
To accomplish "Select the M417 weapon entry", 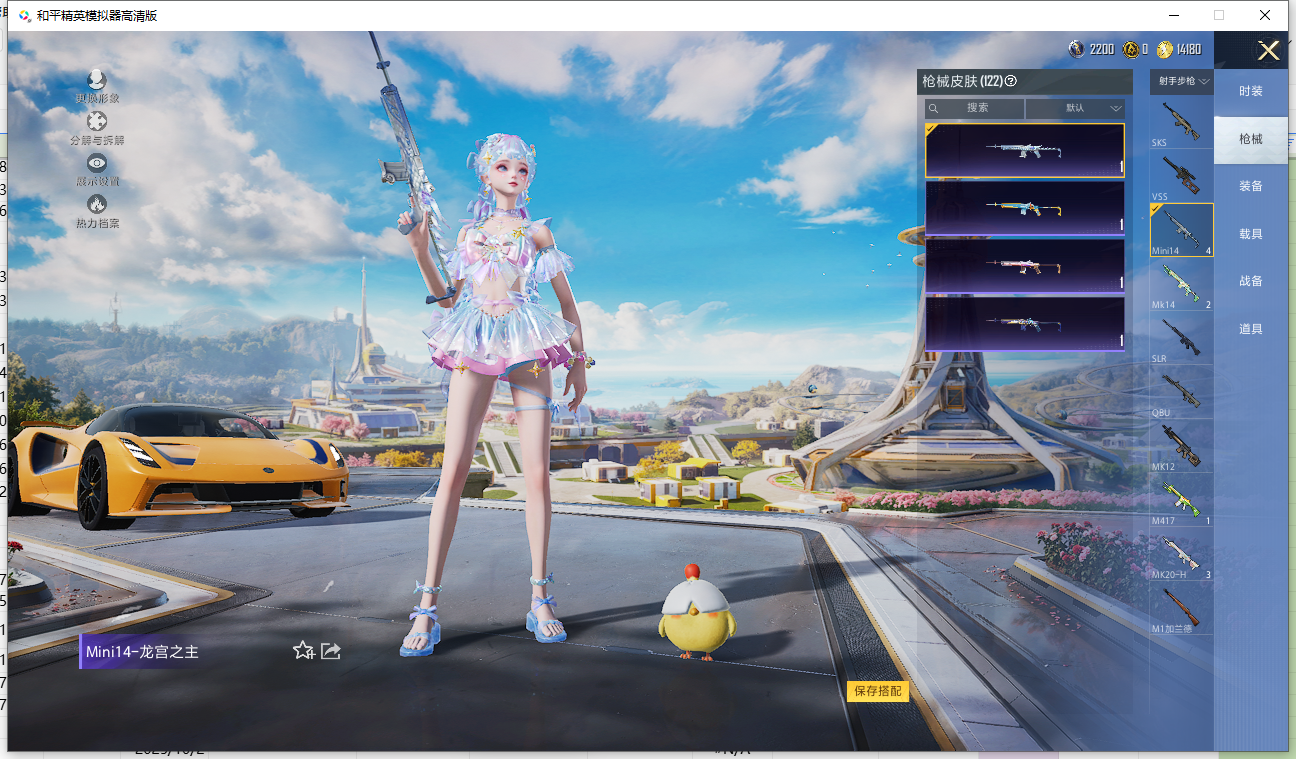I will point(1181,501).
